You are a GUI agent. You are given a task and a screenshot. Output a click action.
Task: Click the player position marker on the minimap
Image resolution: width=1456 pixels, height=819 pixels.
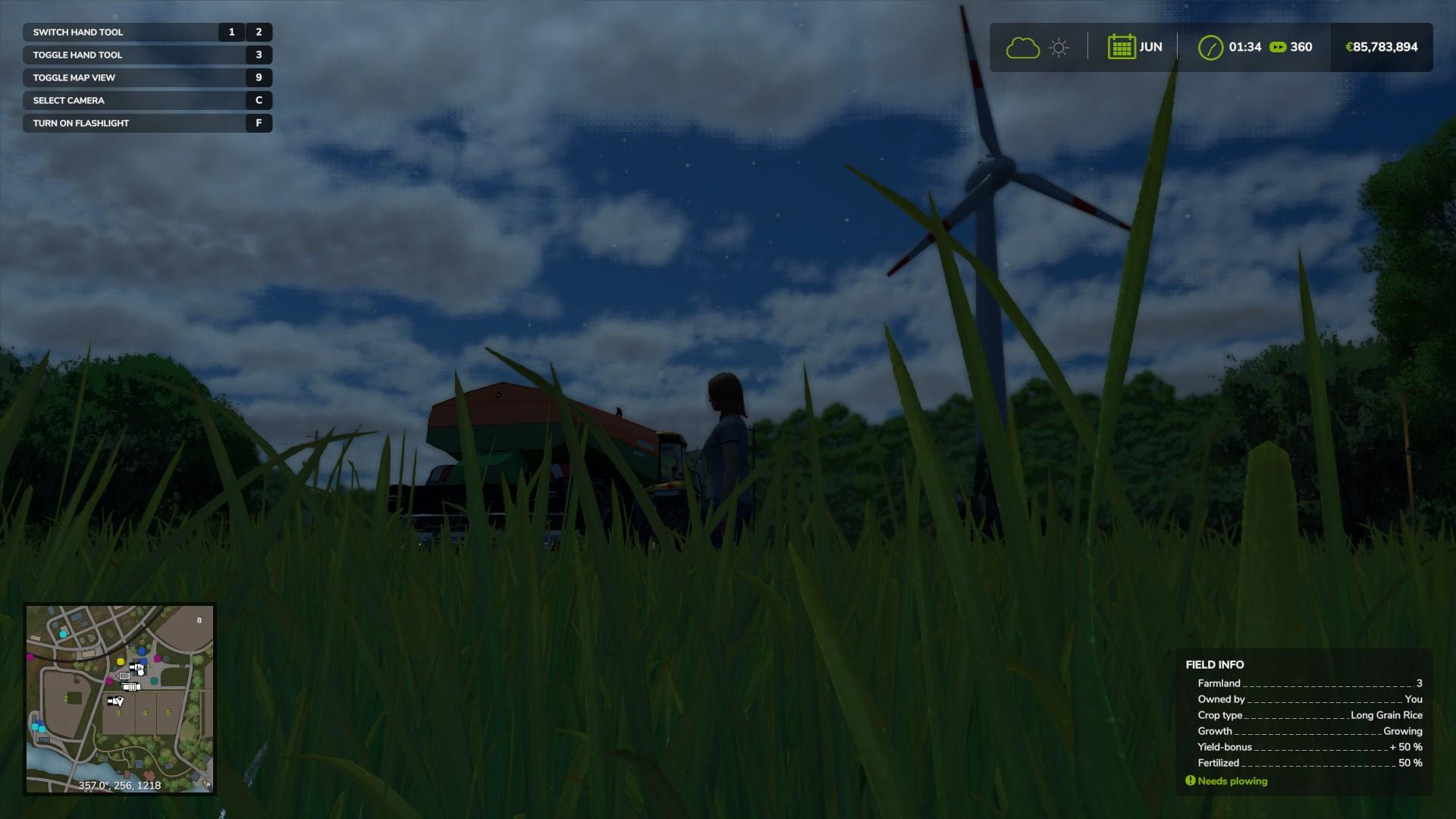[120, 701]
